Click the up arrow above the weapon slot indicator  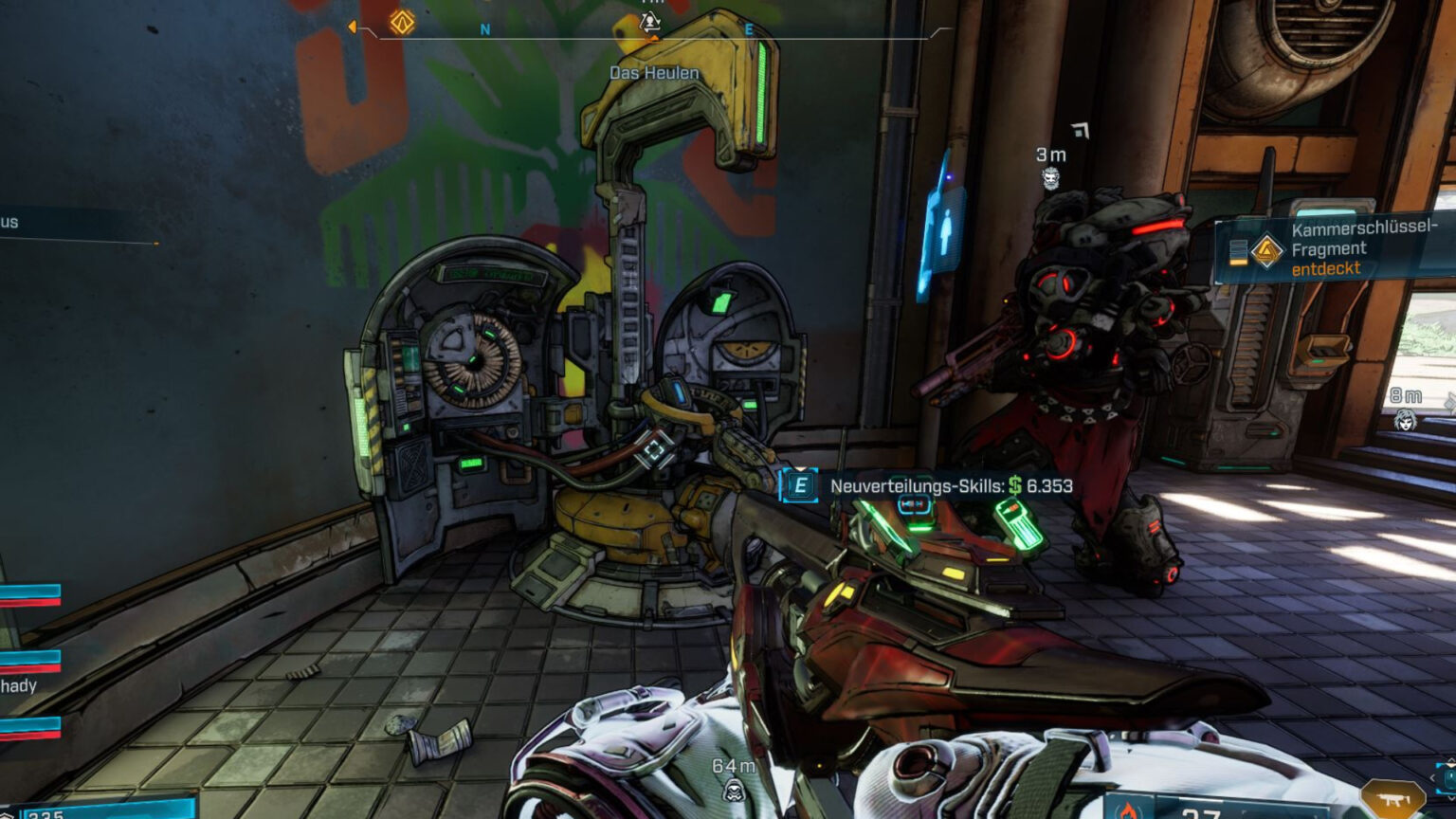pos(1449,759)
